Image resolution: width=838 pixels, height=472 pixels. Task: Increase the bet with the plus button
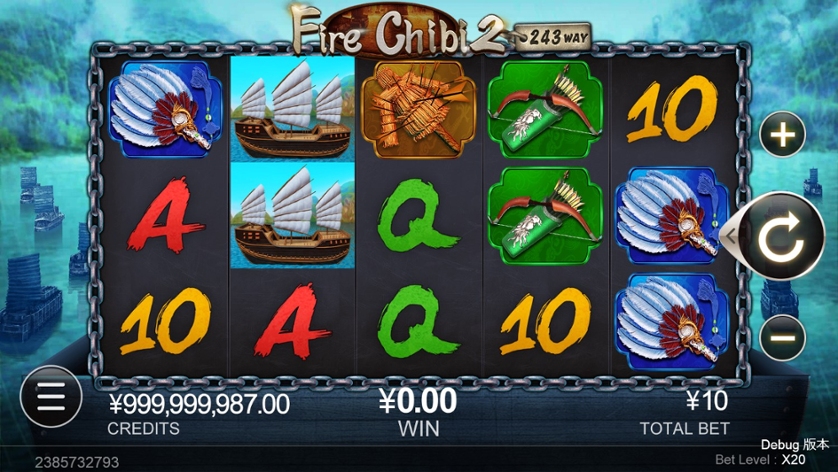783,135
